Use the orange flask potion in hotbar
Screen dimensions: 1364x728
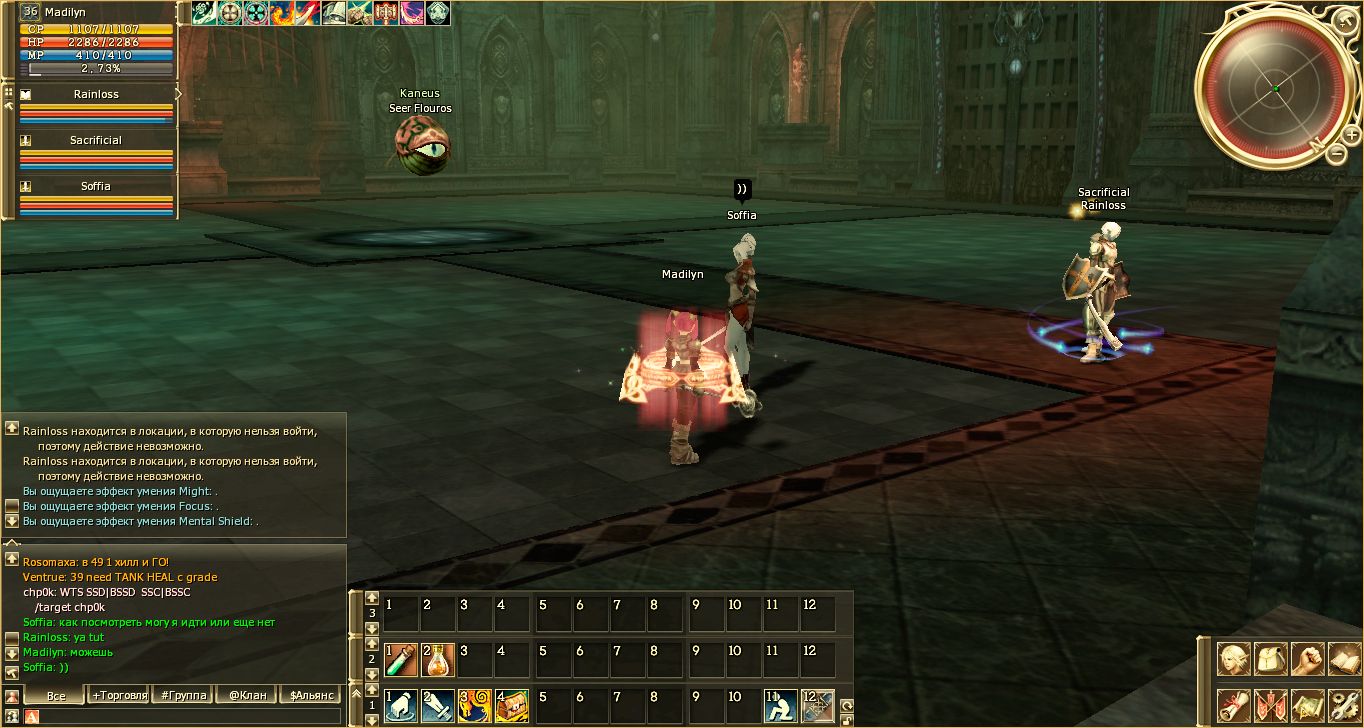coord(438,659)
